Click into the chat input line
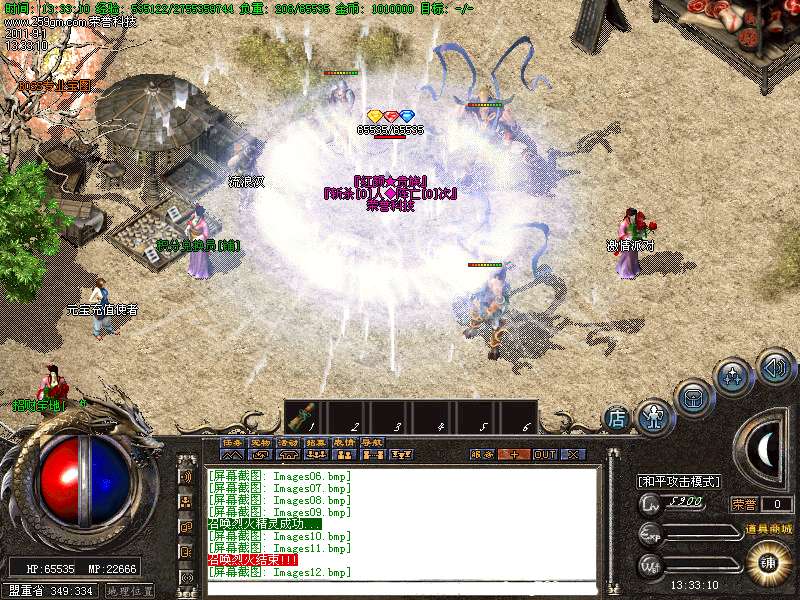The height and width of the screenshot is (600, 800). 400,586
